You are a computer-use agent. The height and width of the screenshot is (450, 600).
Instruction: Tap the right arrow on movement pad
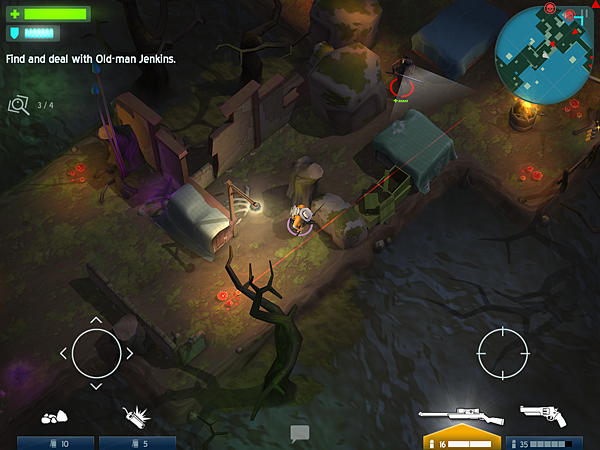tap(129, 353)
